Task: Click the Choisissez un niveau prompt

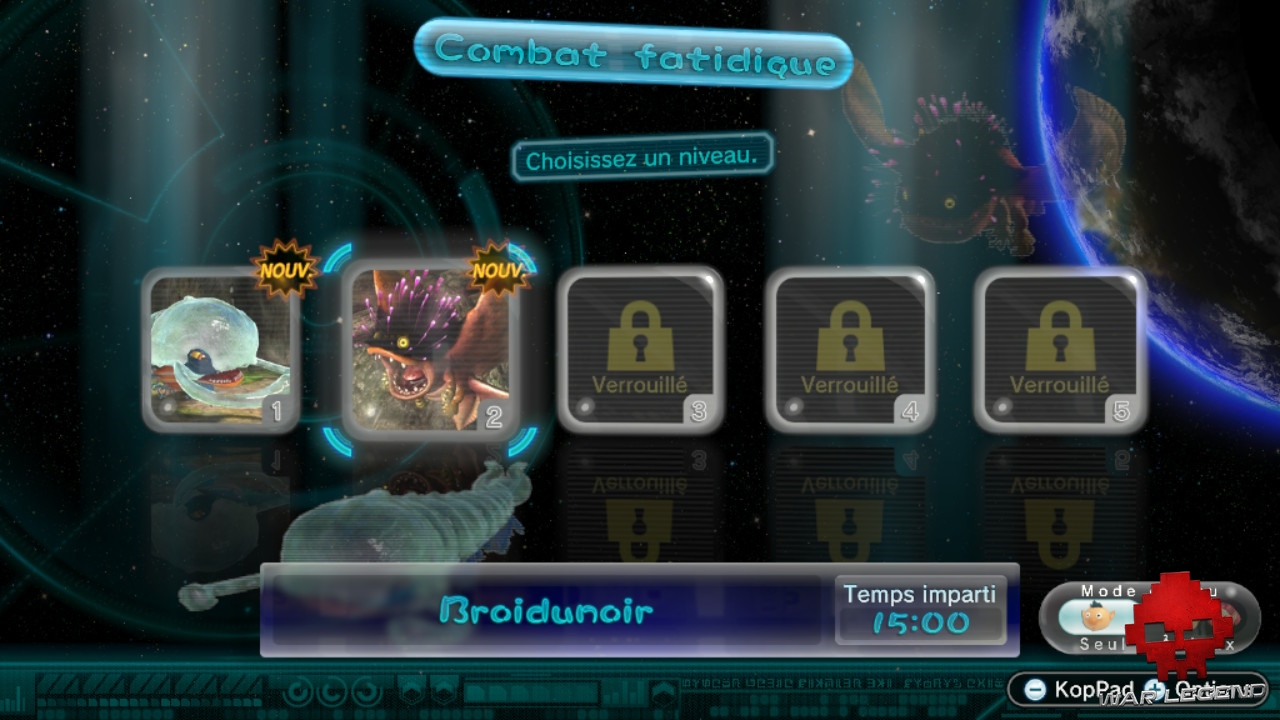Action: pos(640,156)
